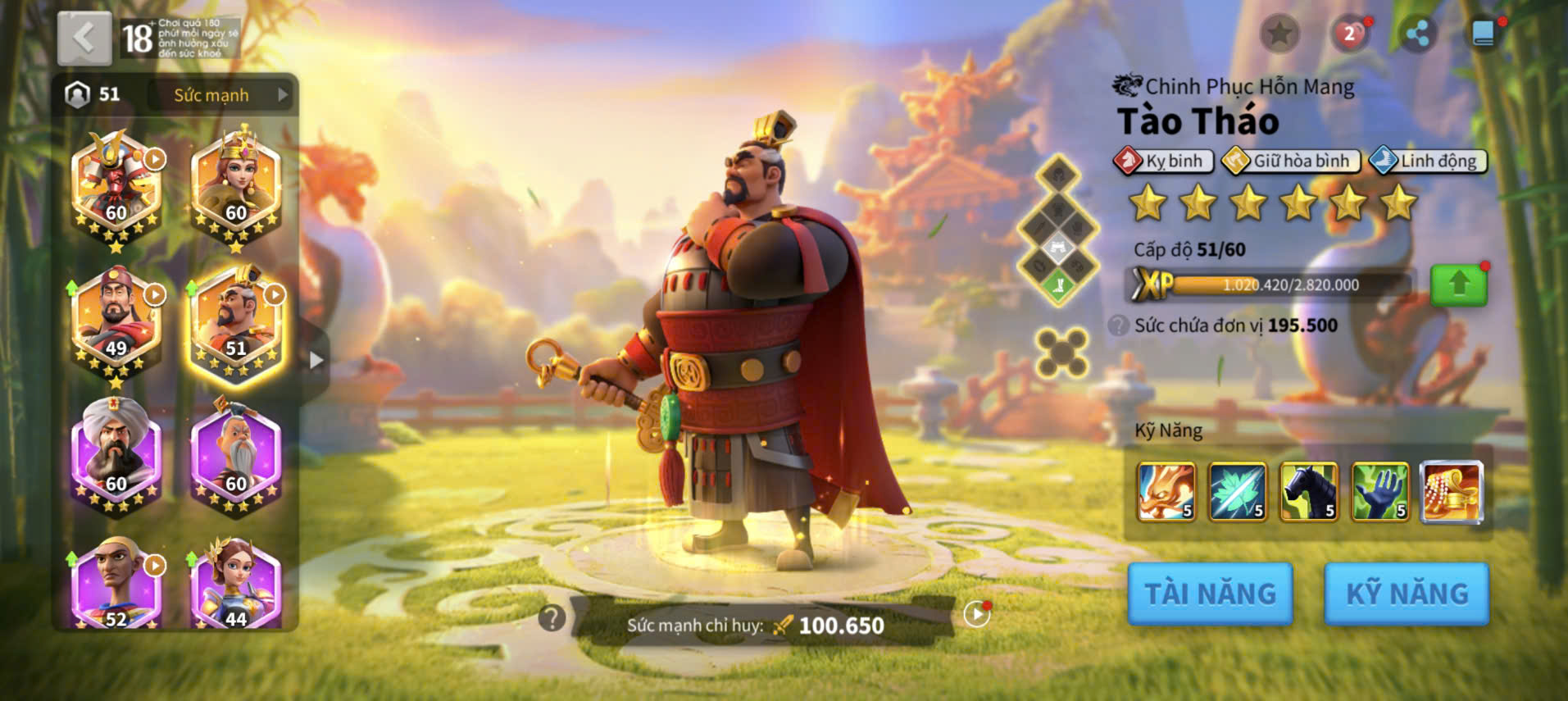Expand the commander list side arrow

316,360
